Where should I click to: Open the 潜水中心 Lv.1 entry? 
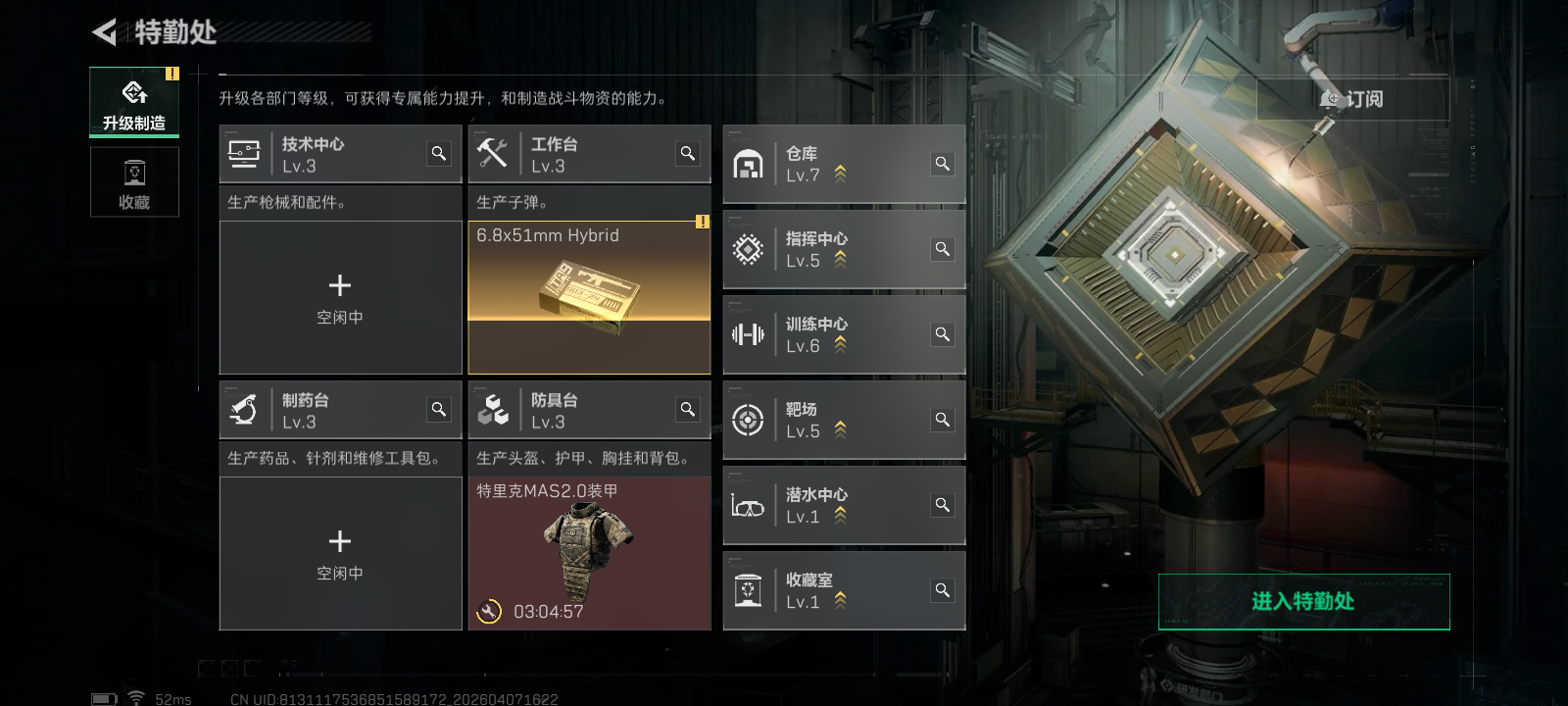pos(833,506)
